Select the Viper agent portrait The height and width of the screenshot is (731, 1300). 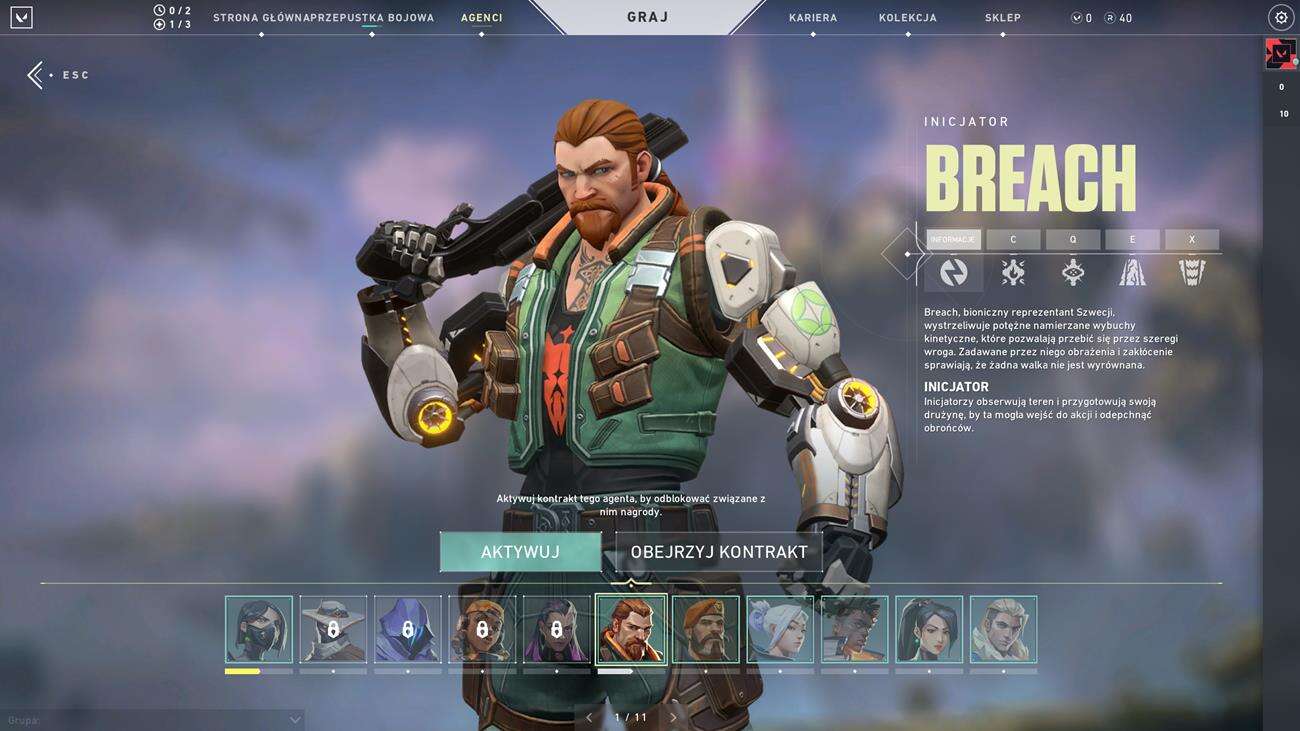point(259,630)
